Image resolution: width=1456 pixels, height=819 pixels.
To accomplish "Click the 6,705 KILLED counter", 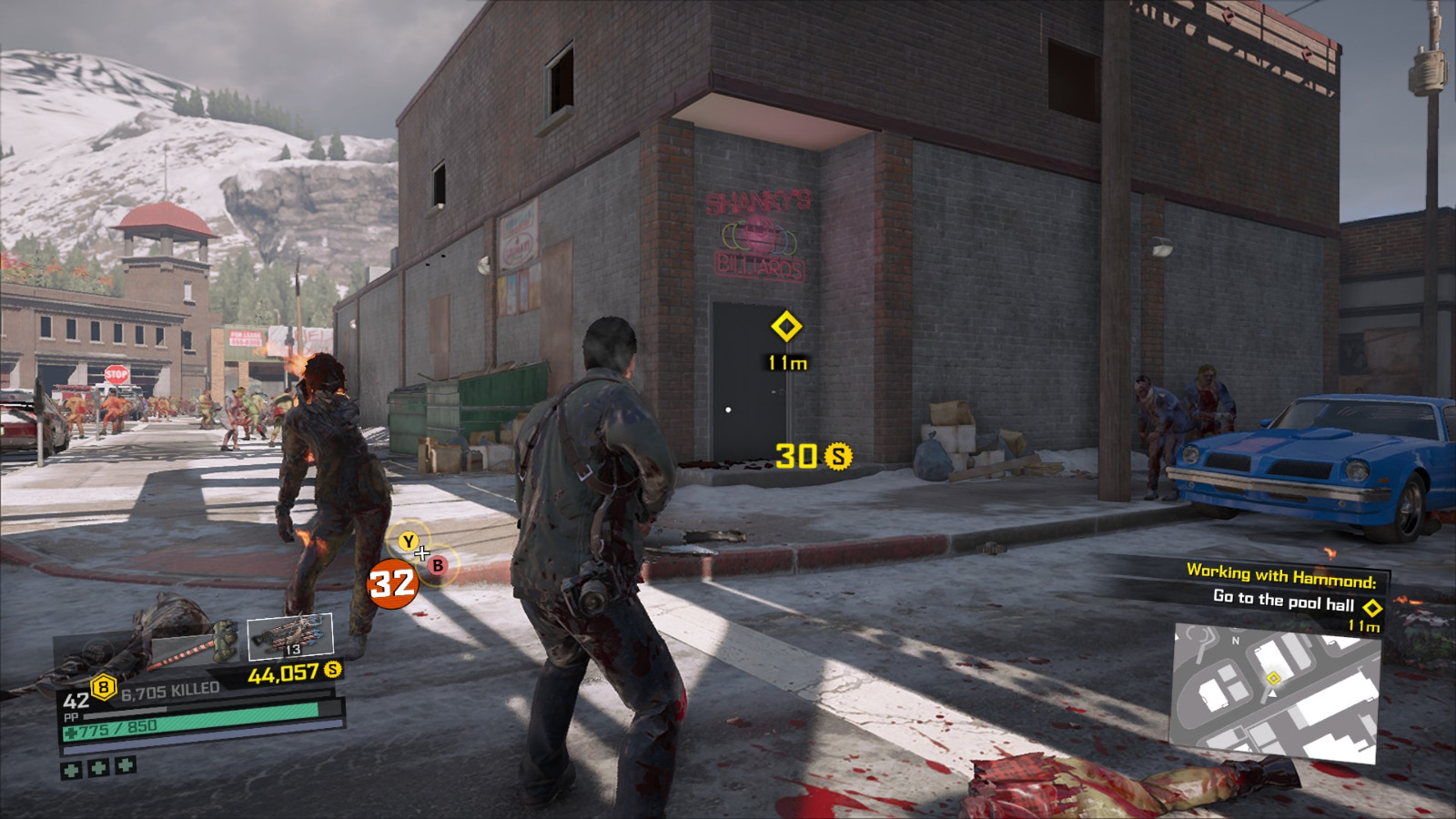I will (x=170, y=689).
